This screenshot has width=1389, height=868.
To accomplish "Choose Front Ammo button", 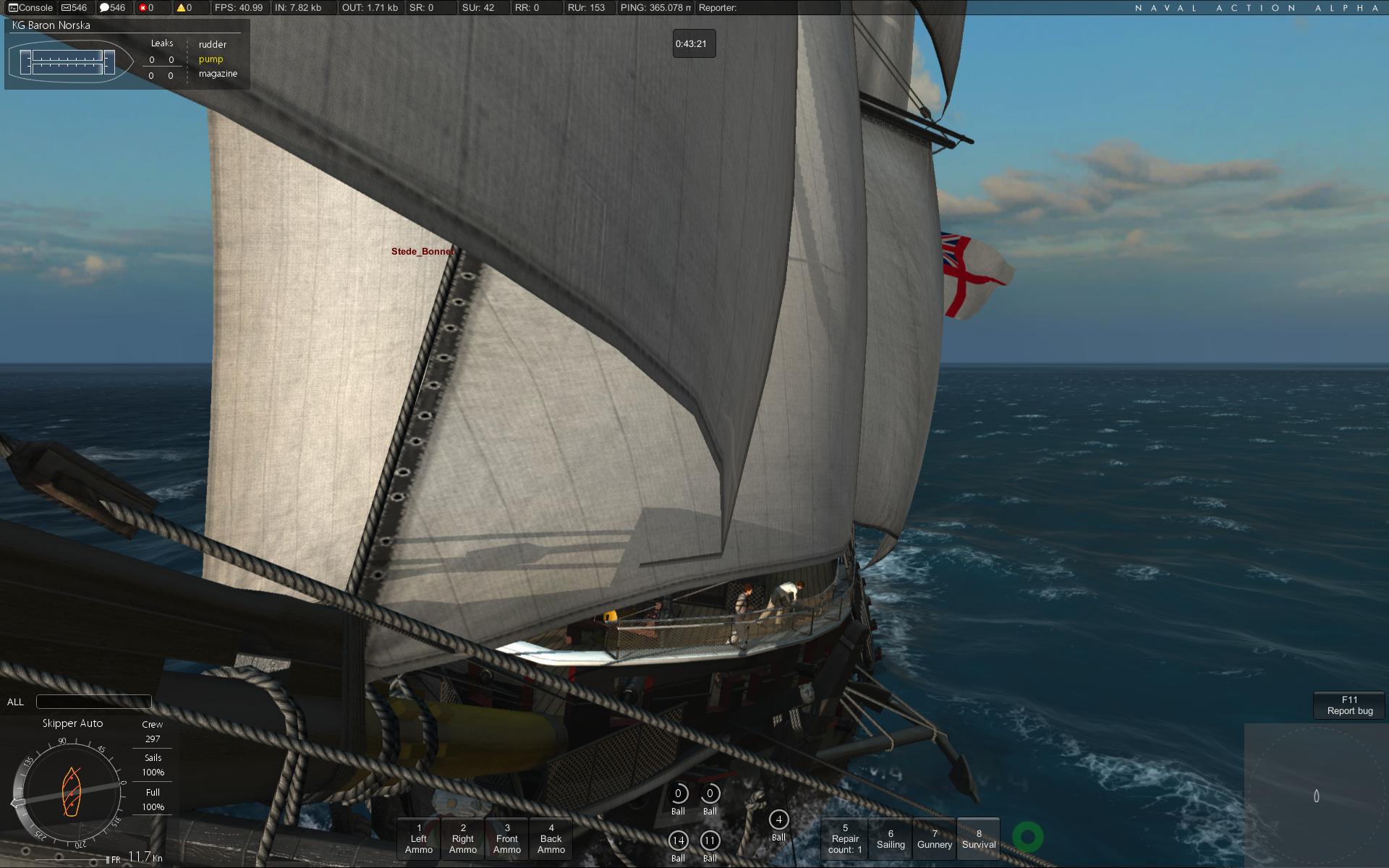I will click(x=507, y=839).
